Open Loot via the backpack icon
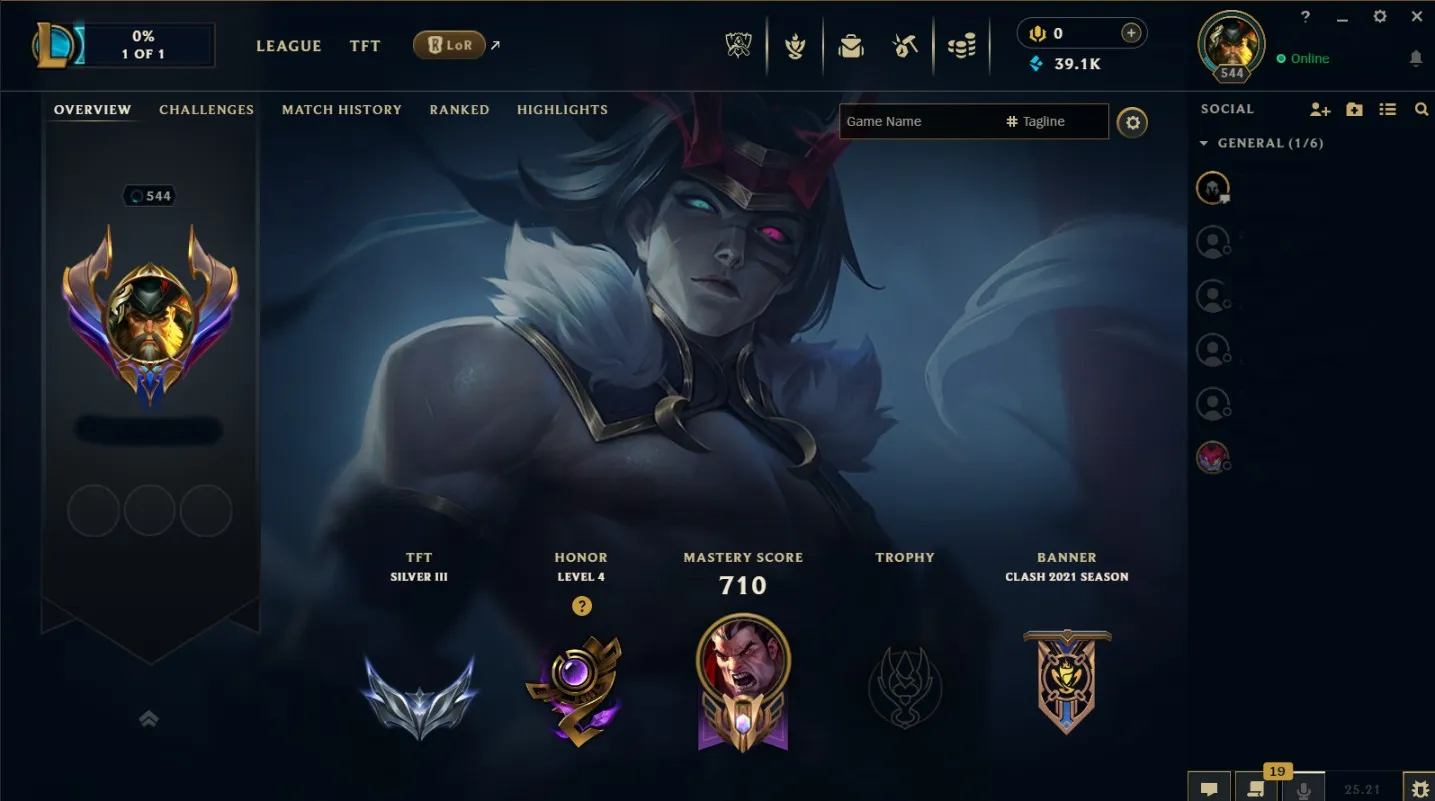The height and width of the screenshot is (801, 1435). (851, 45)
